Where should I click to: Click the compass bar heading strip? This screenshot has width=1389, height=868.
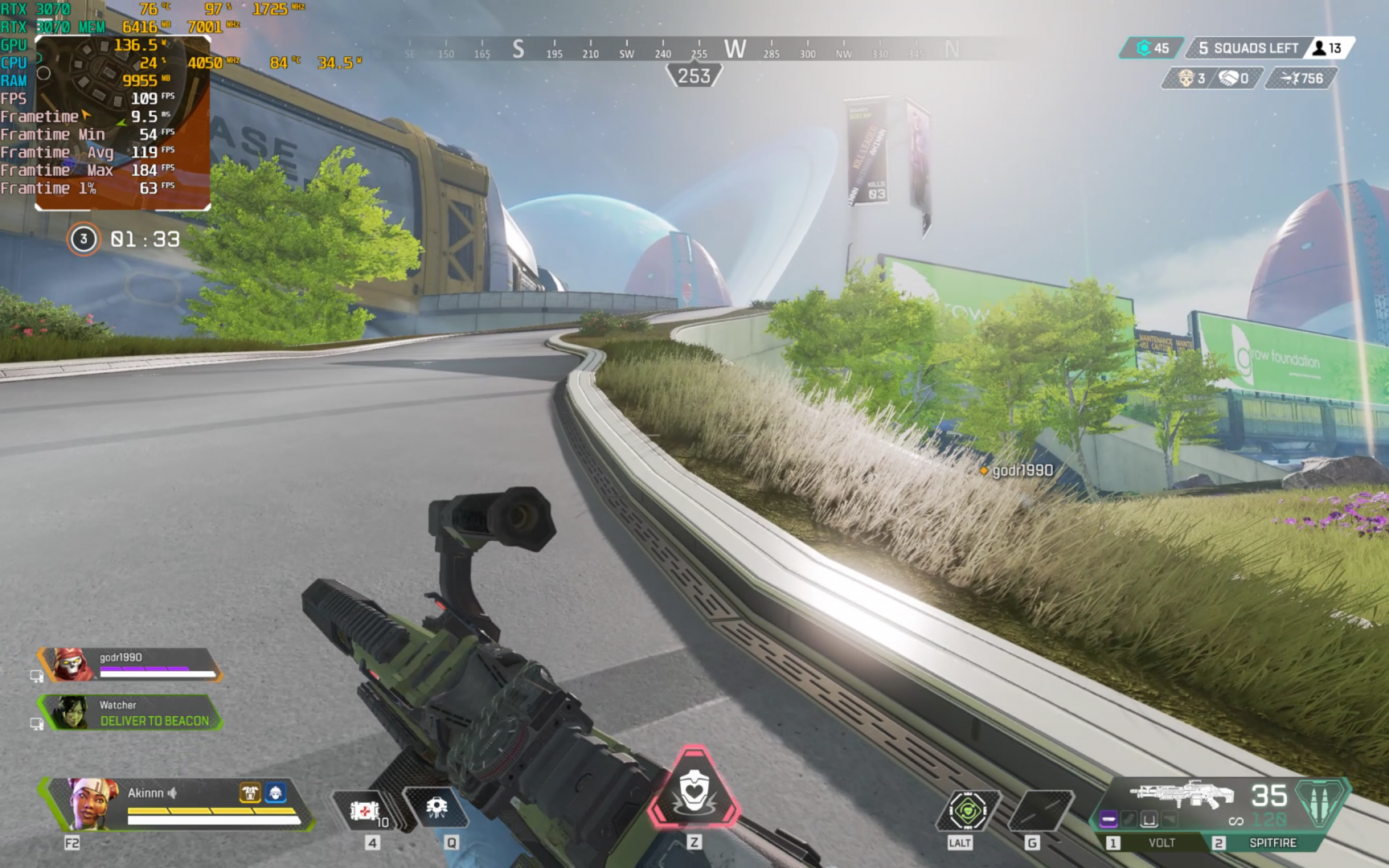(691, 50)
